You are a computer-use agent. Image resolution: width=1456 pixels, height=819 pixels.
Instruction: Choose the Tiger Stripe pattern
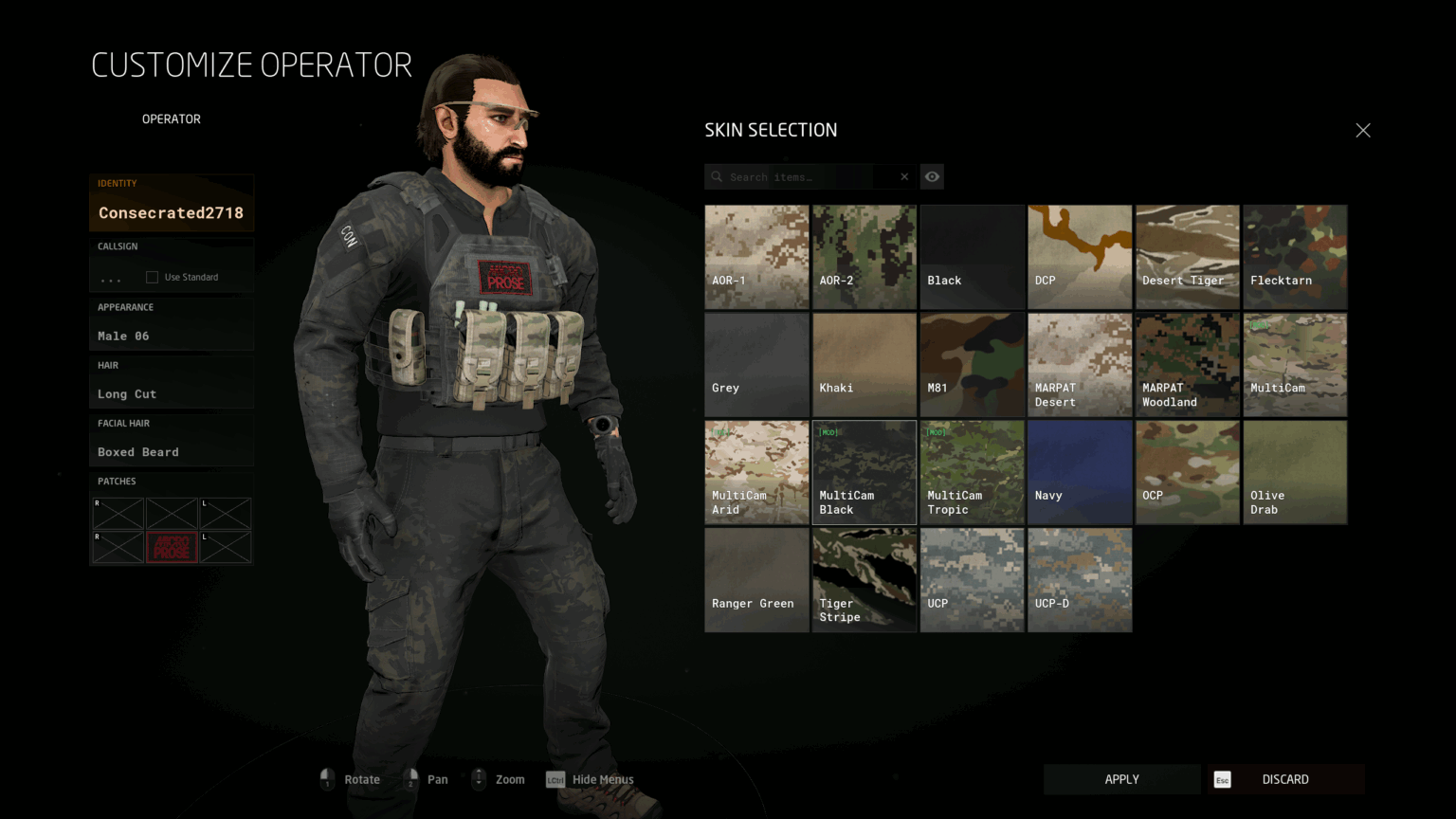coord(864,580)
